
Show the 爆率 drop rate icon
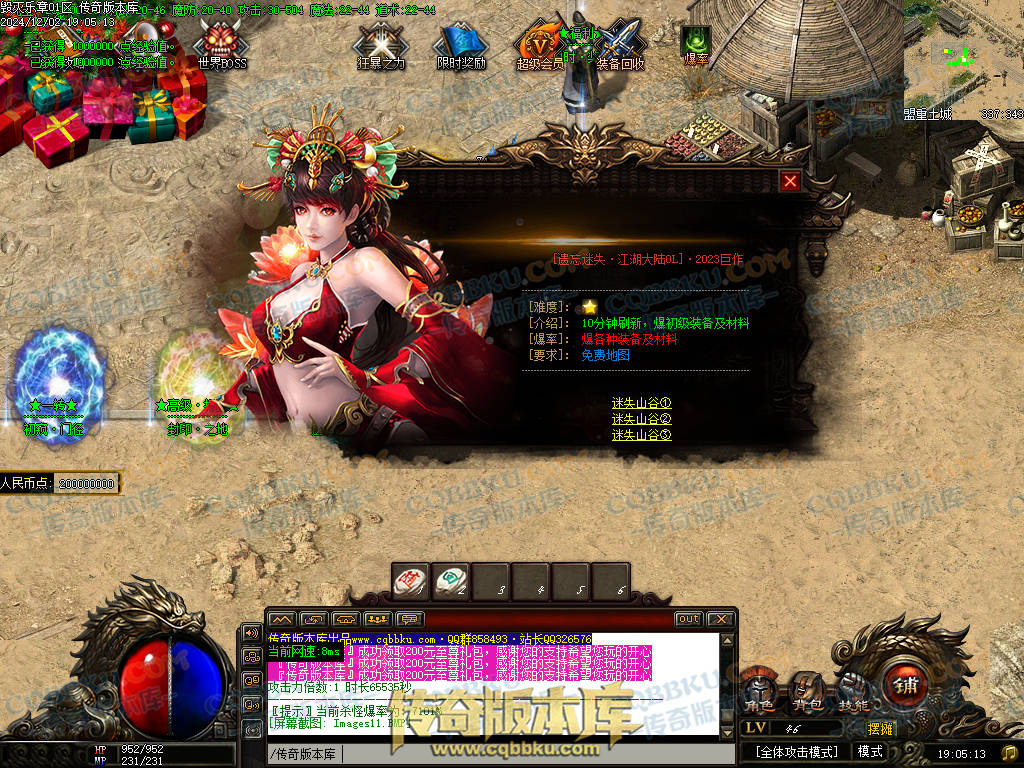[x=696, y=44]
